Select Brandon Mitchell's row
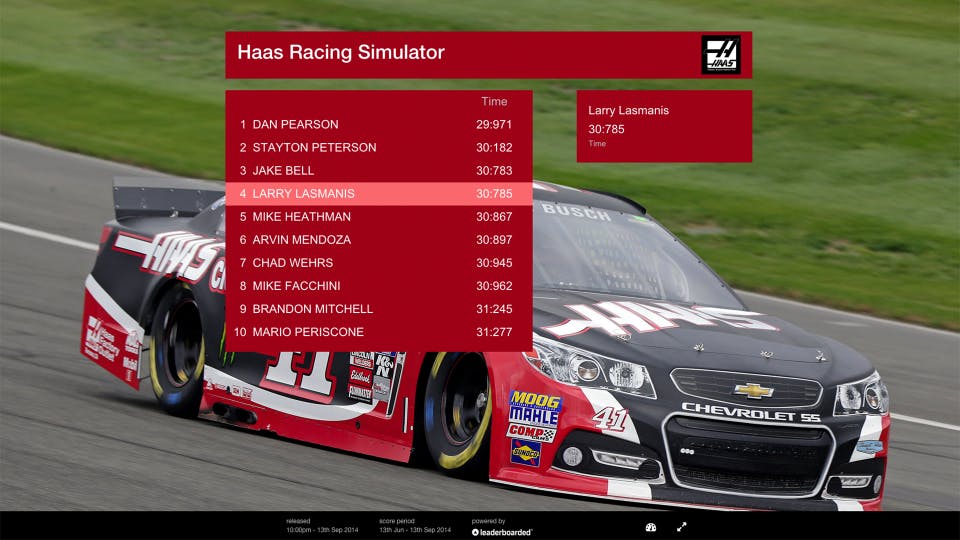This screenshot has width=960, height=540. coord(378,309)
